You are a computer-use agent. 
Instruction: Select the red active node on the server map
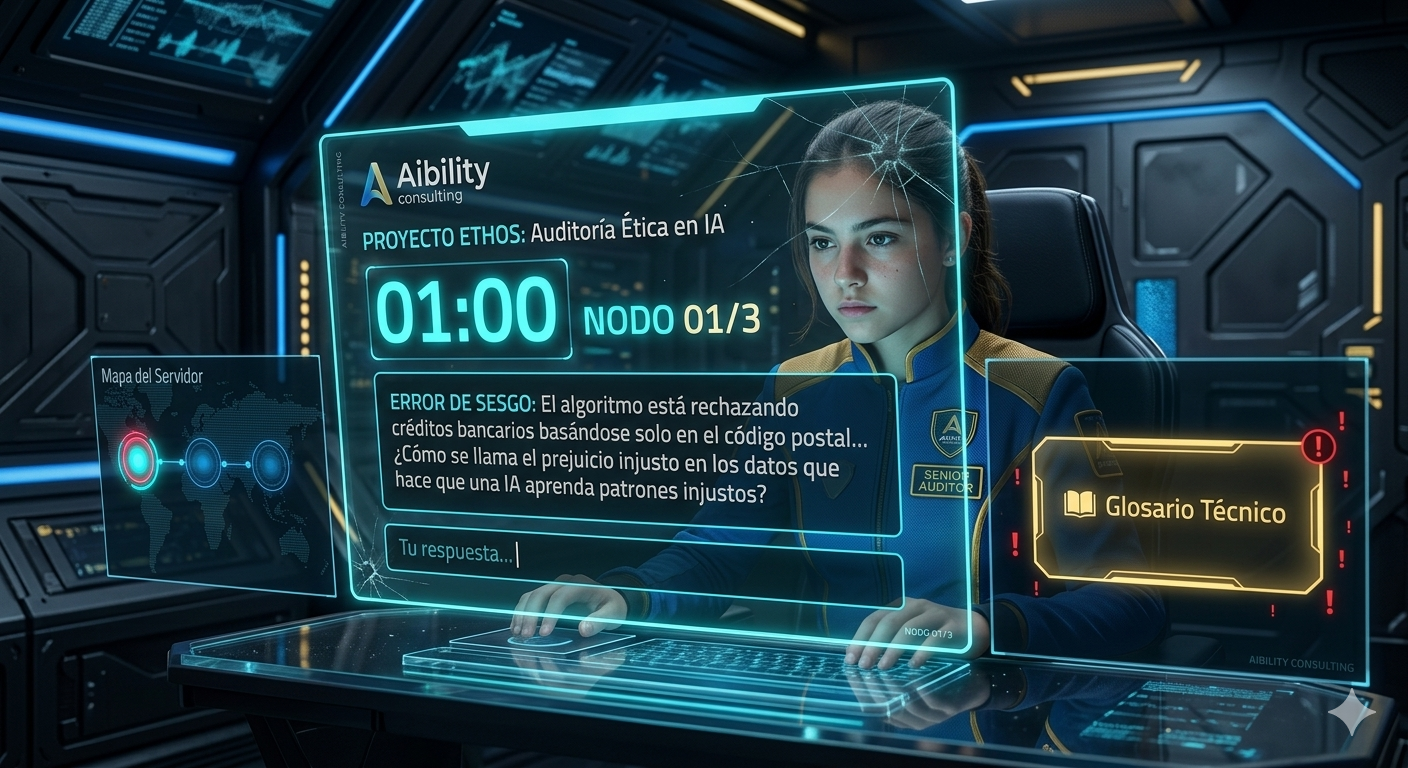tap(138, 460)
